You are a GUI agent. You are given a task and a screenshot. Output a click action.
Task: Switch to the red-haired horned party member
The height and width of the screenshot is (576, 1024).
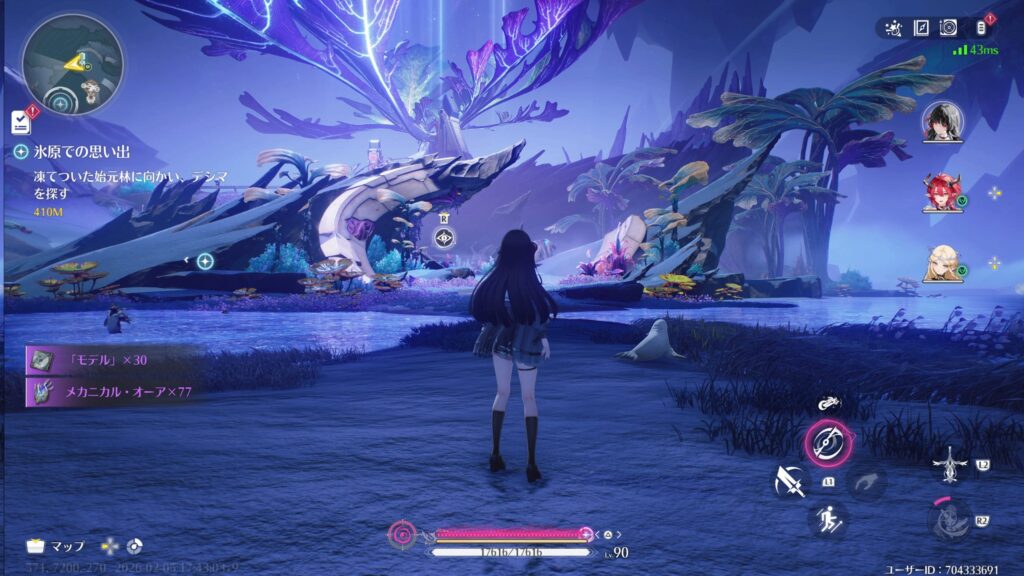coord(942,192)
